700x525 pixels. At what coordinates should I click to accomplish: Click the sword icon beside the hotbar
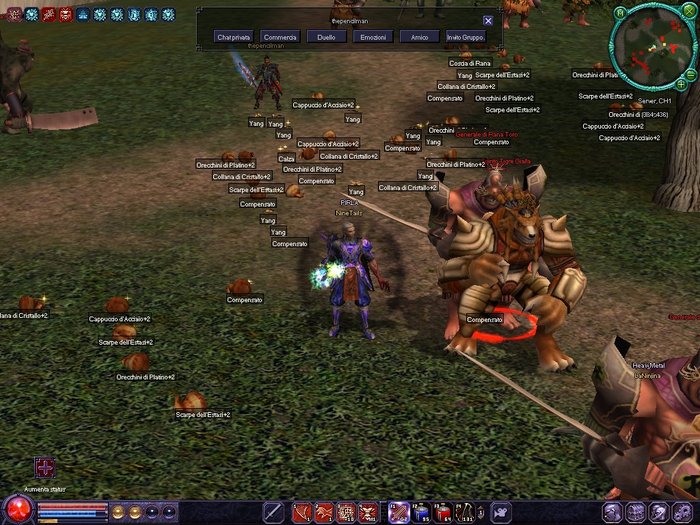click(272, 513)
